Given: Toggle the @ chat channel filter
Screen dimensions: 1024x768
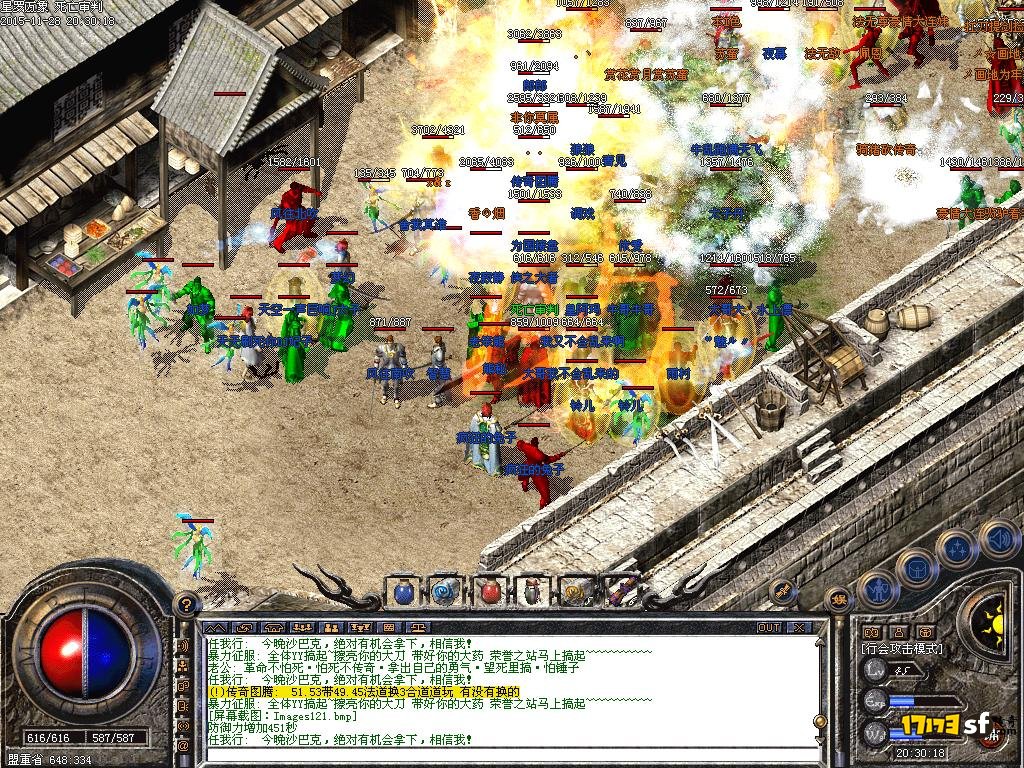Looking at the screenshot, I should (x=184, y=745).
